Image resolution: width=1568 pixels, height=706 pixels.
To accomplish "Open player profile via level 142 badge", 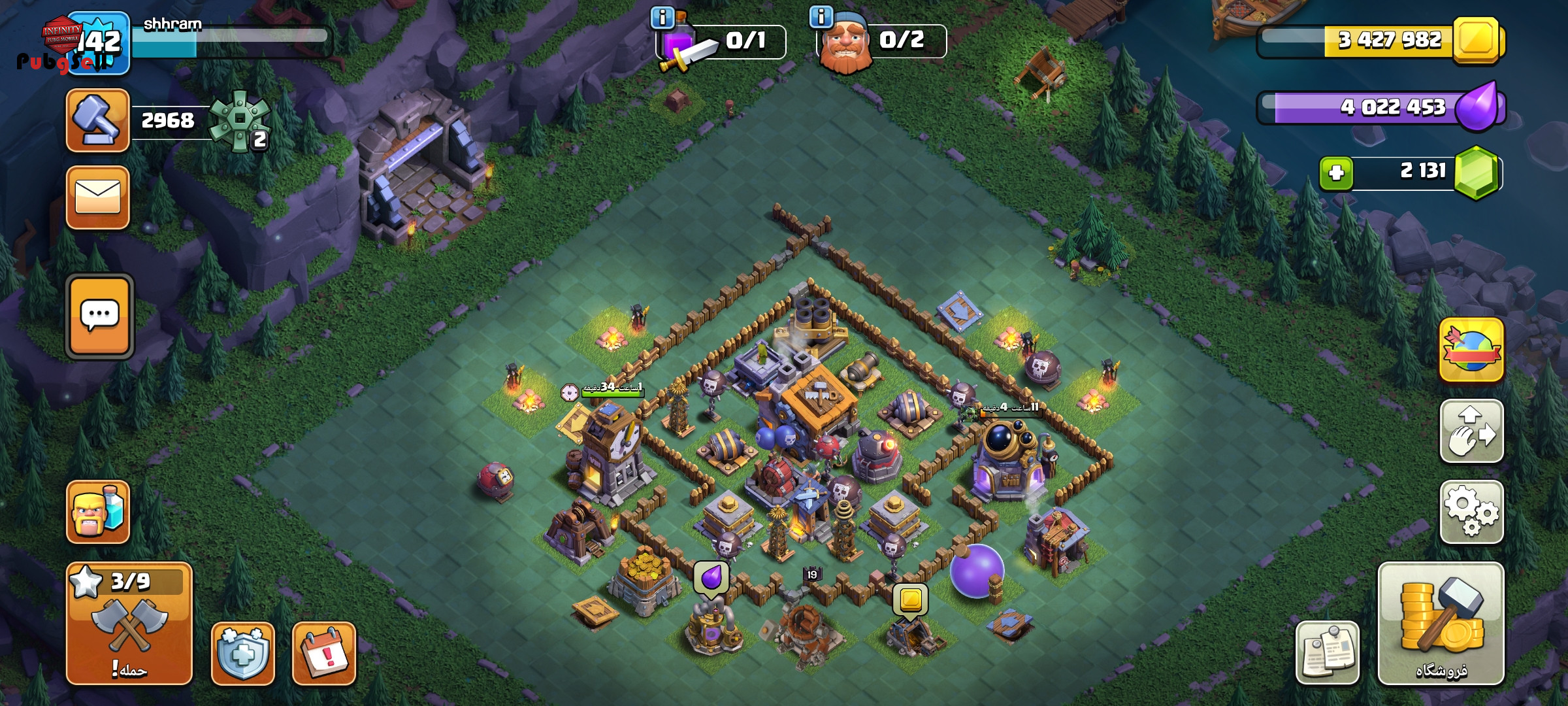I will click(99, 43).
